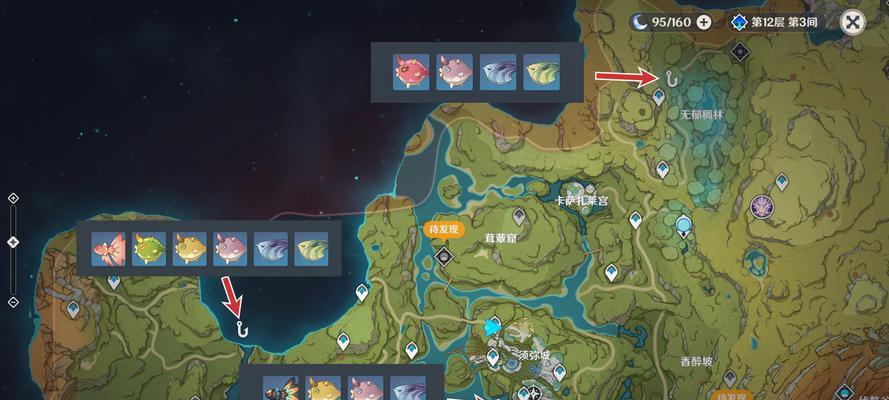889x400 pixels.
Task: Select the undiscovered domain marked 待发现 by 茸蕈窟
Action: (445, 256)
